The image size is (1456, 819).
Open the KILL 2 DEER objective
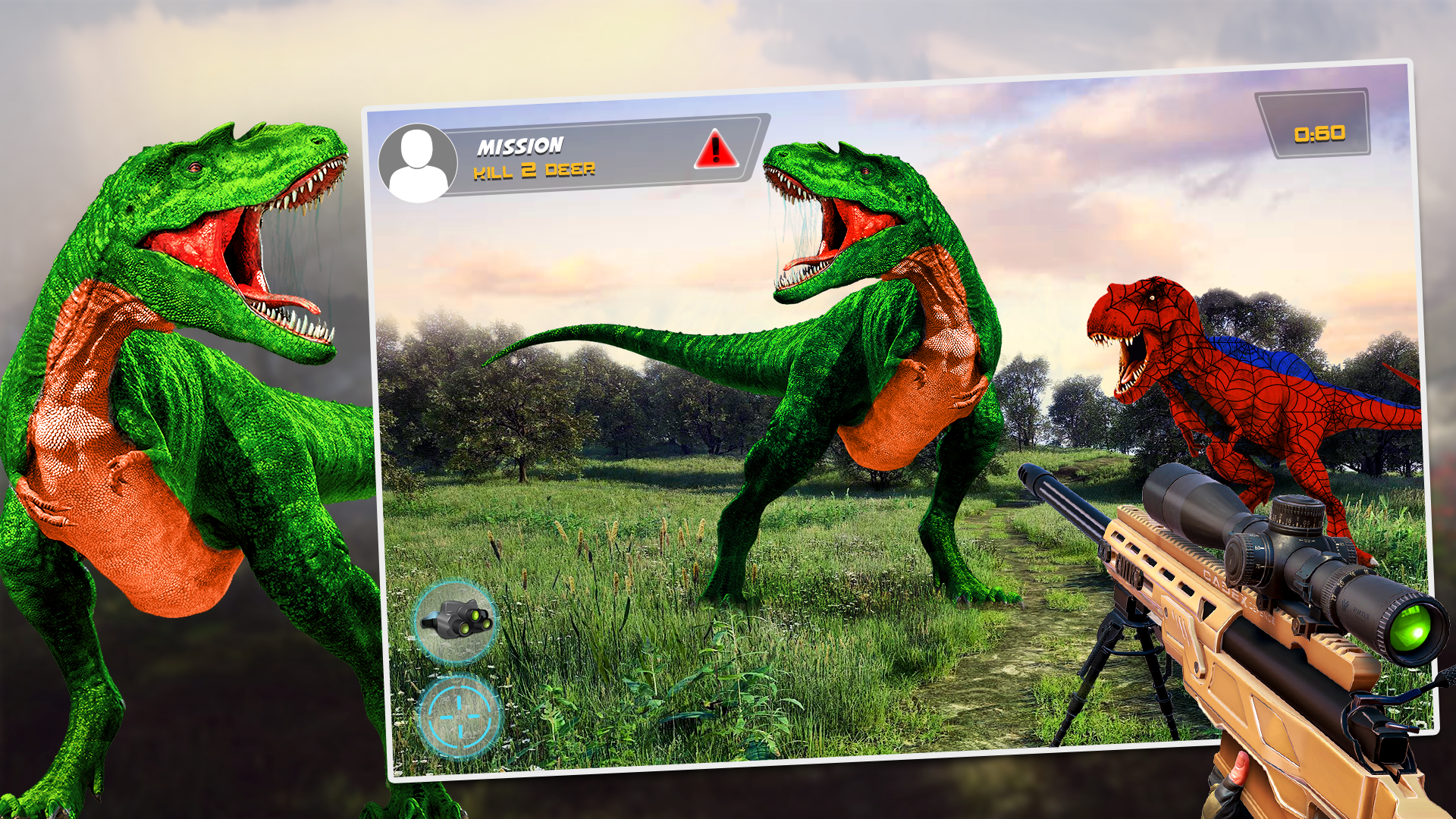coord(535,171)
